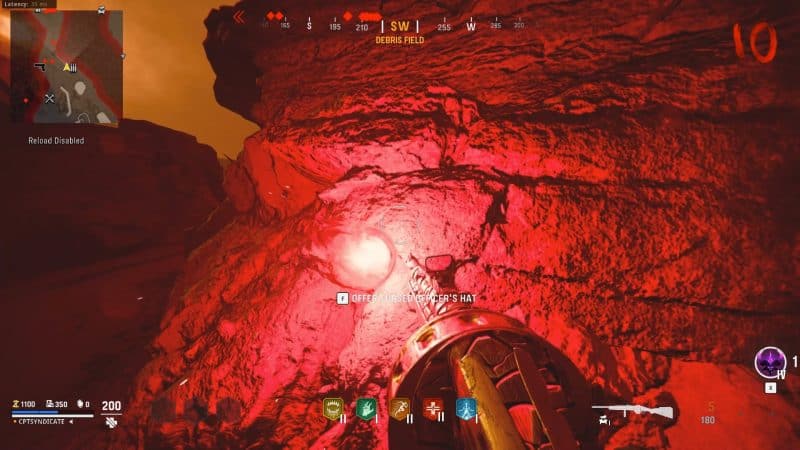
Task: Select the red medical-cross perk icon
Action: click(x=433, y=408)
